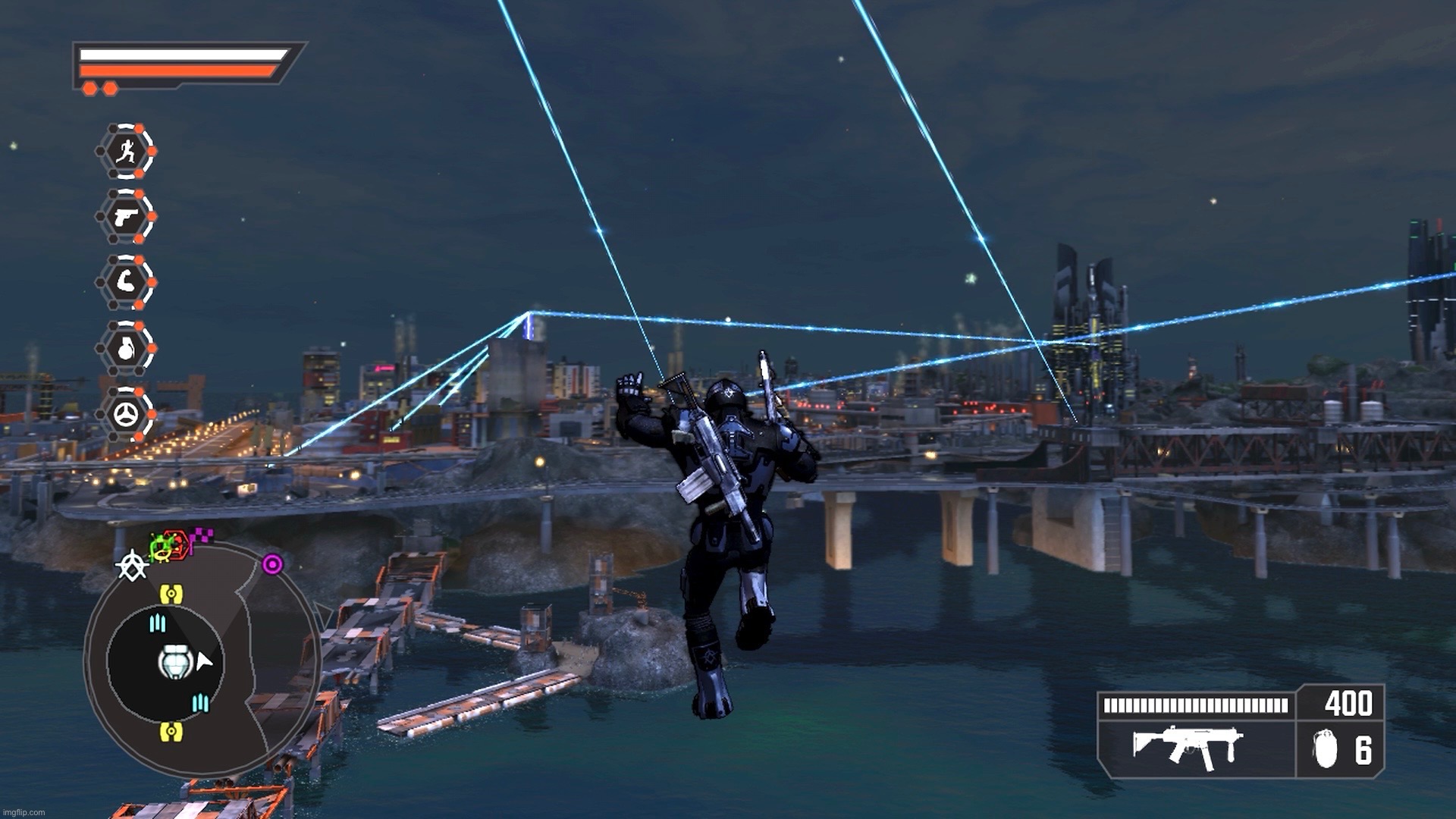The width and height of the screenshot is (1456, 819).
Task: Click the upper yellow supply point minimap marker
Action: 172,593
